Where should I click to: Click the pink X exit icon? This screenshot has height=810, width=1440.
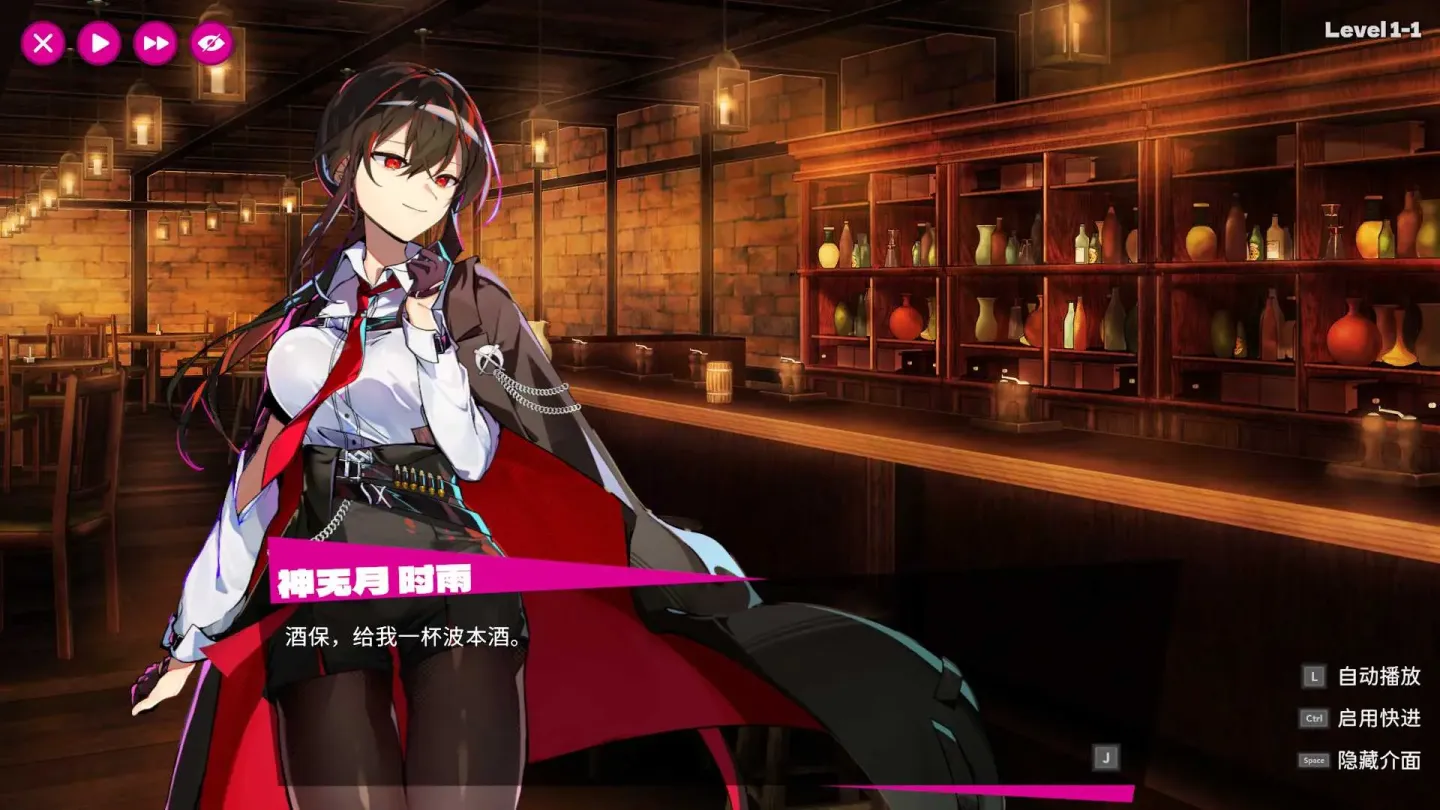point(42,43)
